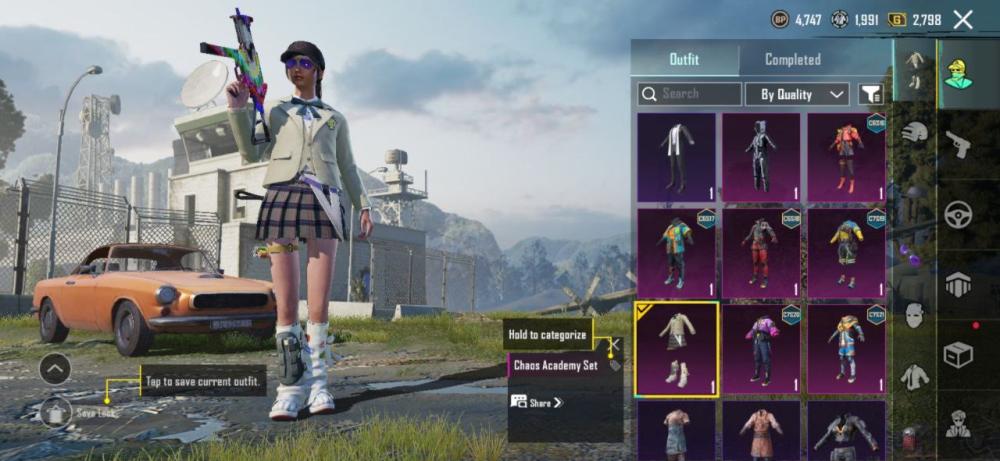Select the silver-black bodysuit outfit
Image resolution: width=1000 pixels, height=461 pixels.
click(762, 157)
